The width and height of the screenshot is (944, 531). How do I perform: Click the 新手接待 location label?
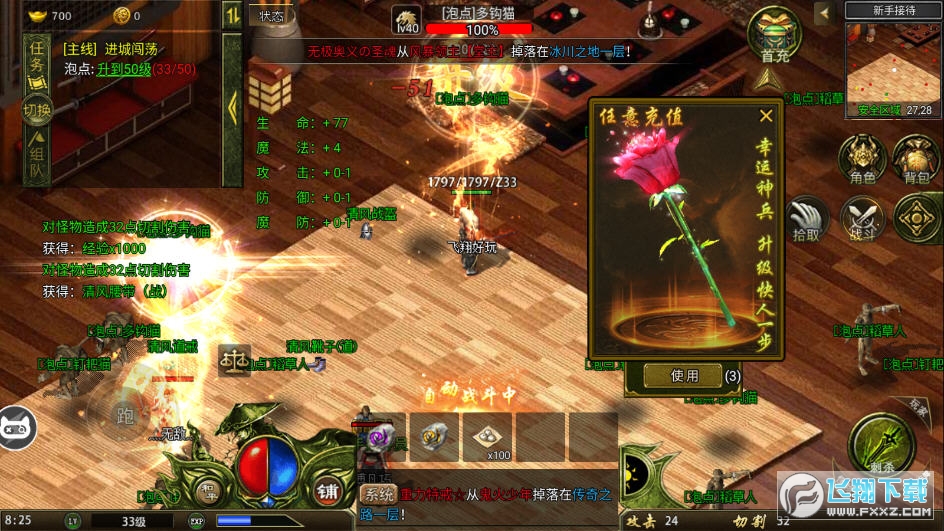pyautogui.click(x=893, y=10)
